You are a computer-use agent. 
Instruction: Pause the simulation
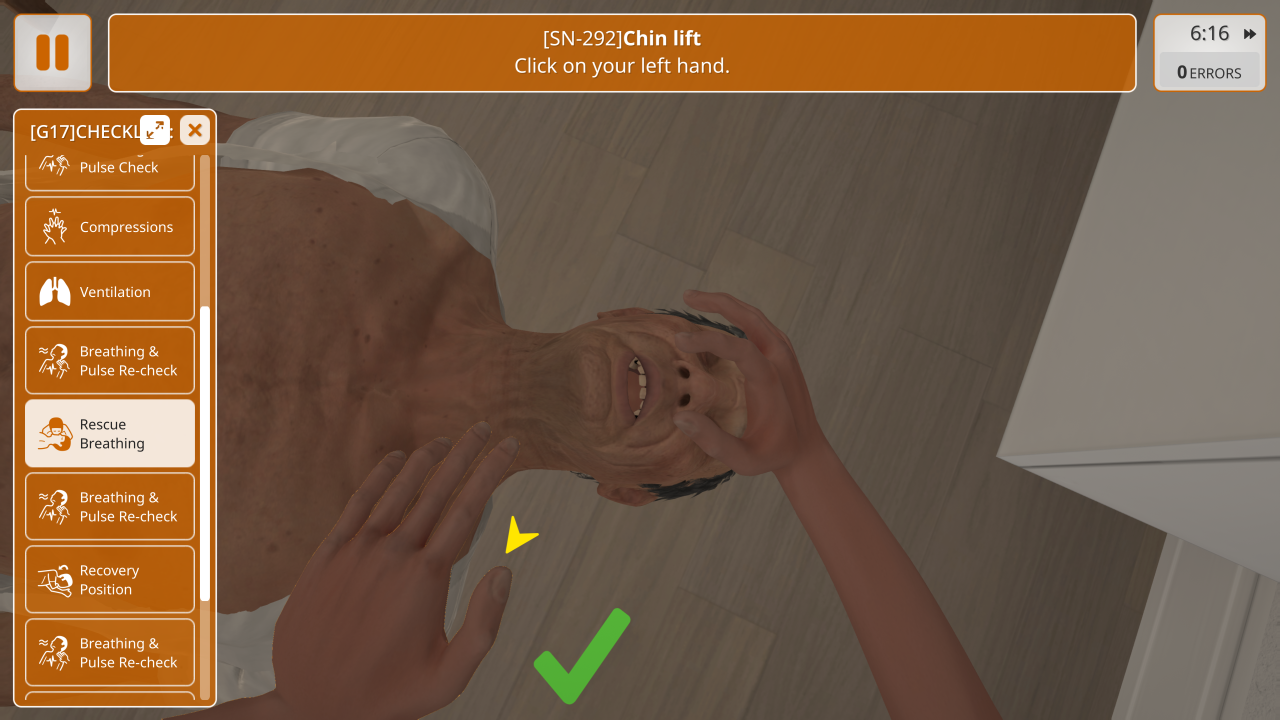click(52, 52)
